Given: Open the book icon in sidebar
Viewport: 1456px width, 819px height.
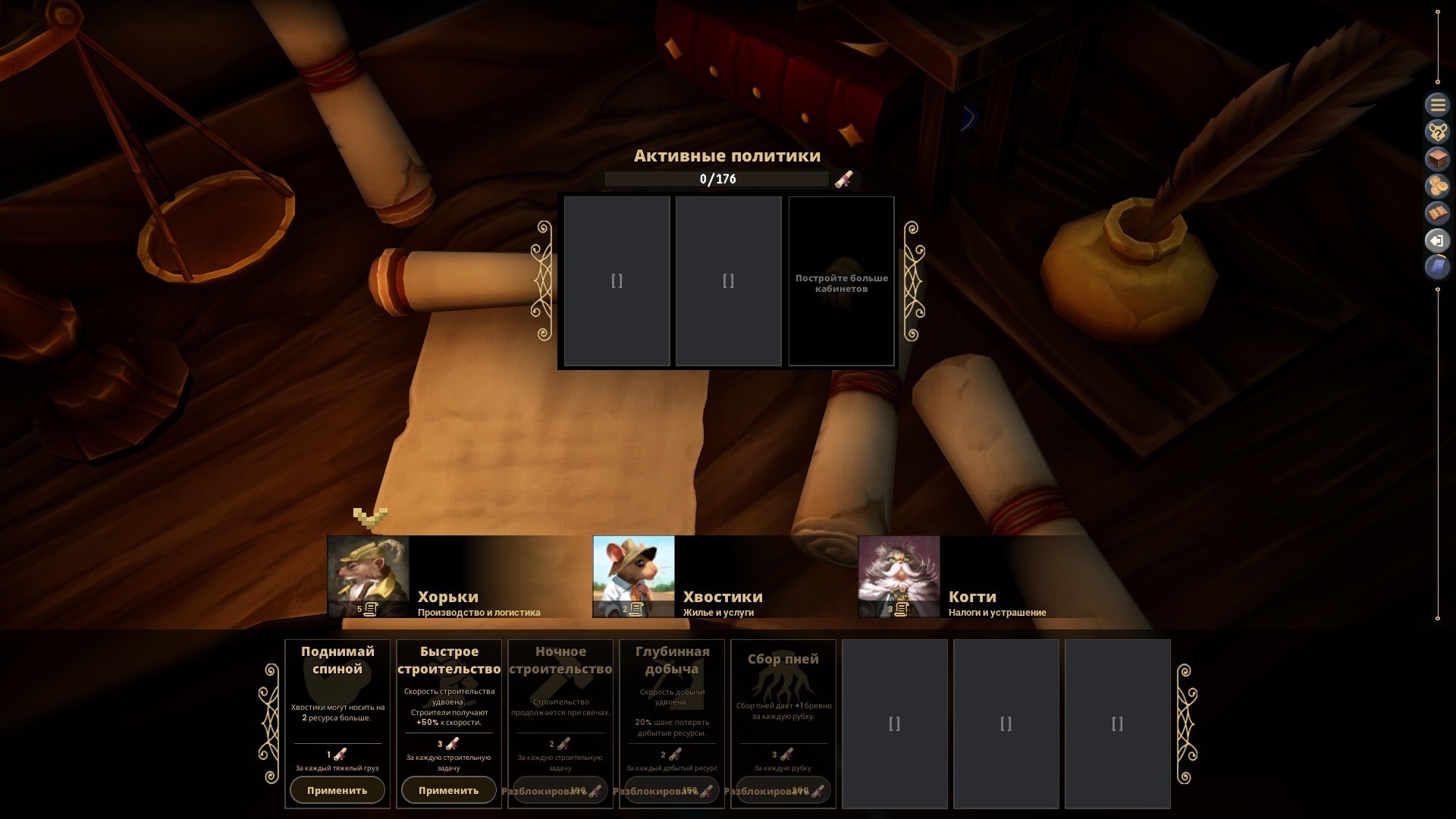Looking at the screenshot, I should pos(1437,214).
